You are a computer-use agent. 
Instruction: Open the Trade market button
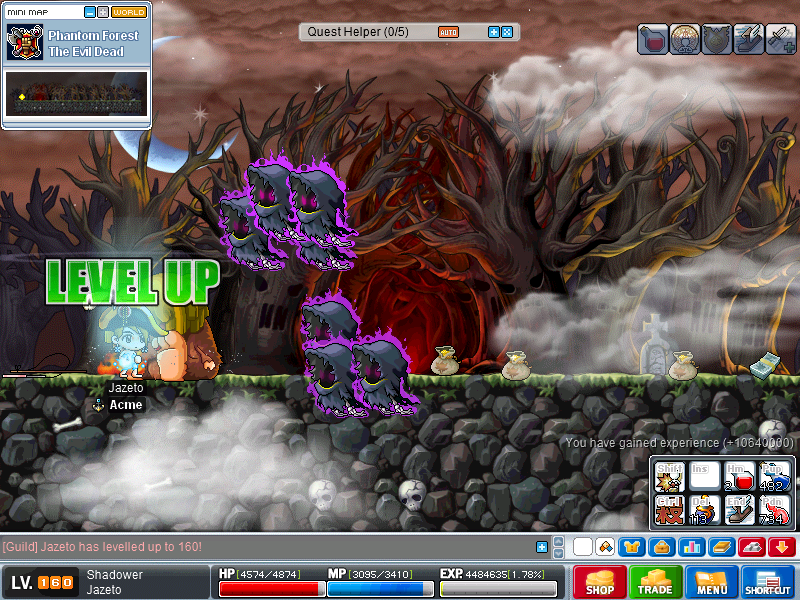[656, 581]
